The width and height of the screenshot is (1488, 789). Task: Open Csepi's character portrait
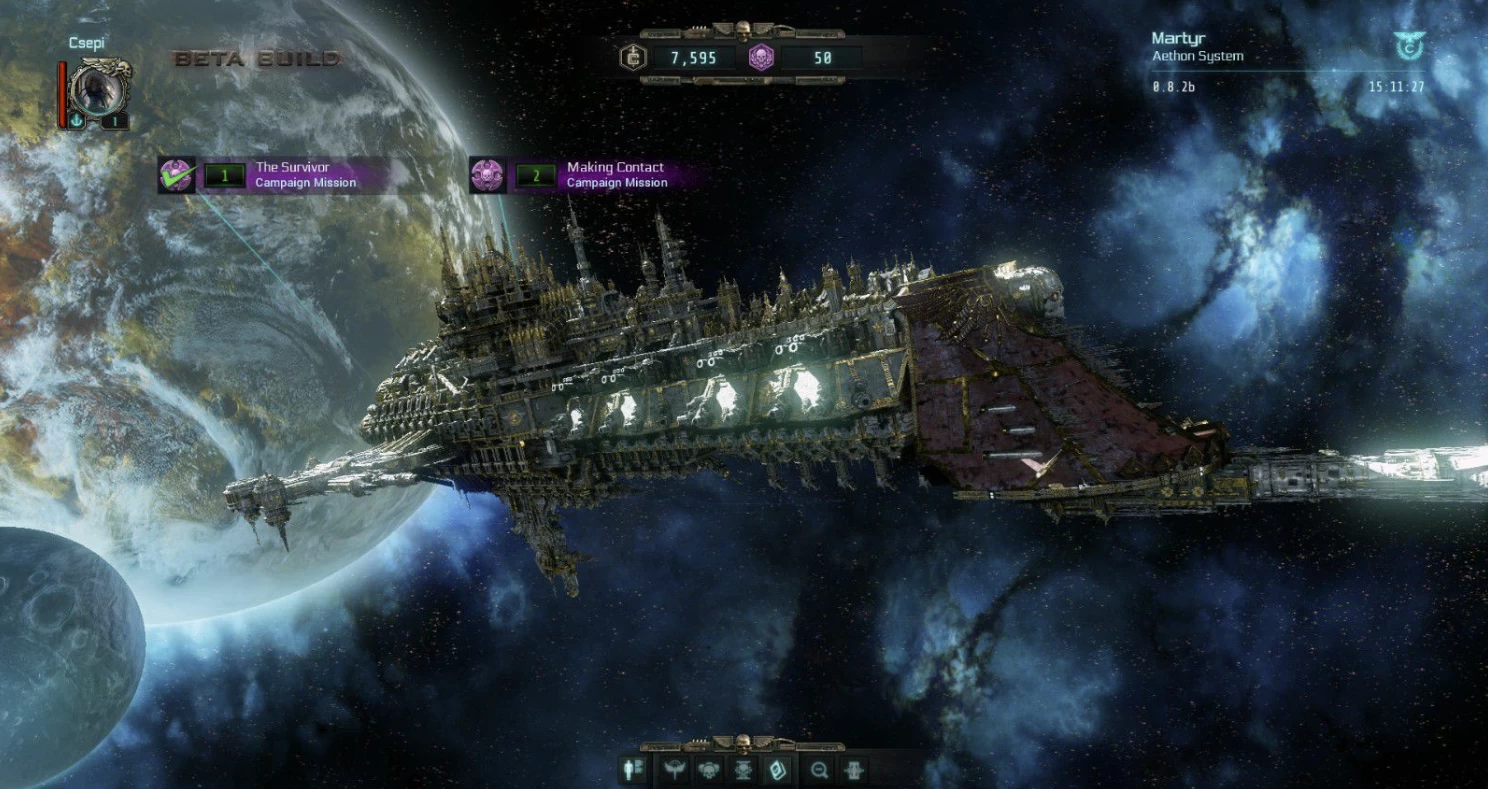[x=100, y=89]
